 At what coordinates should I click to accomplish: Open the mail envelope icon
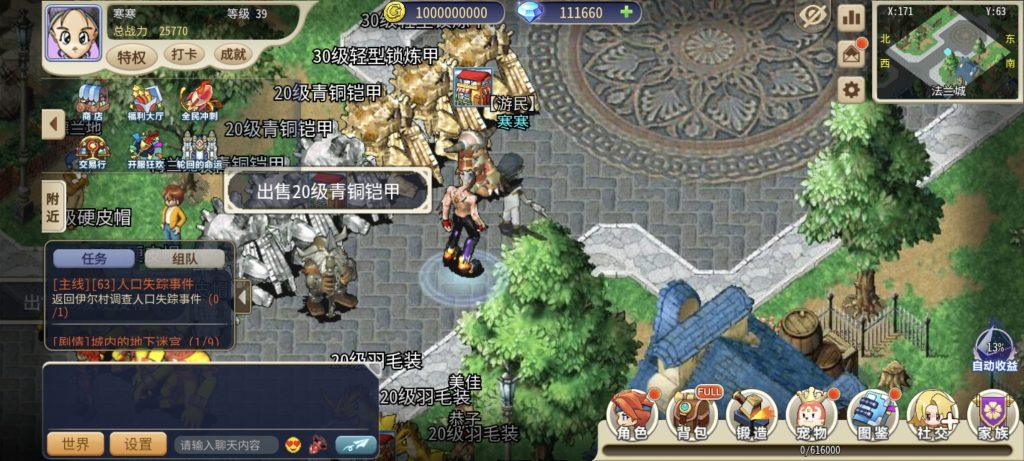(852, 53)
